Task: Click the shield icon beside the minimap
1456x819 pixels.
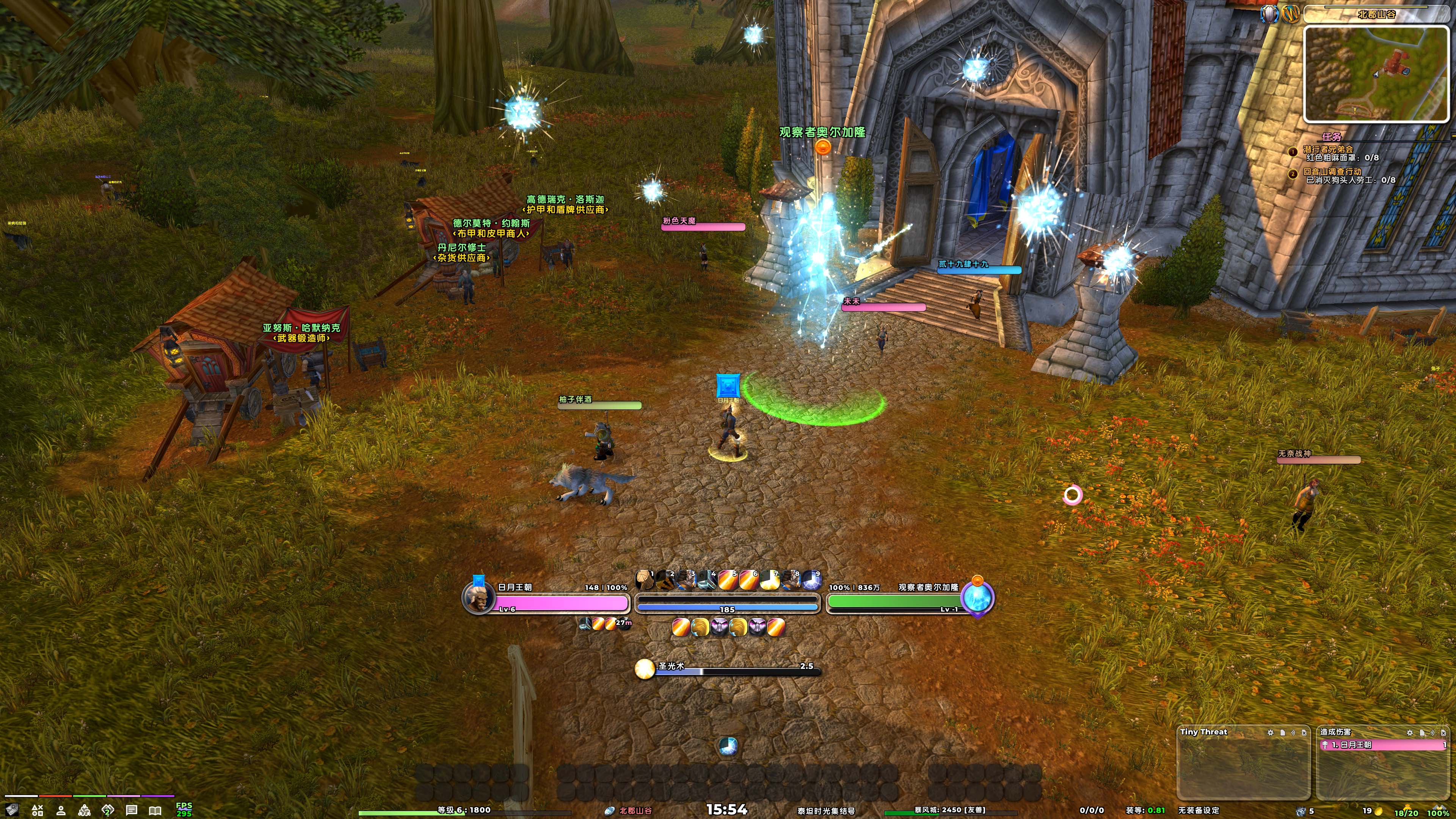Action: (x=1269, y=14)
